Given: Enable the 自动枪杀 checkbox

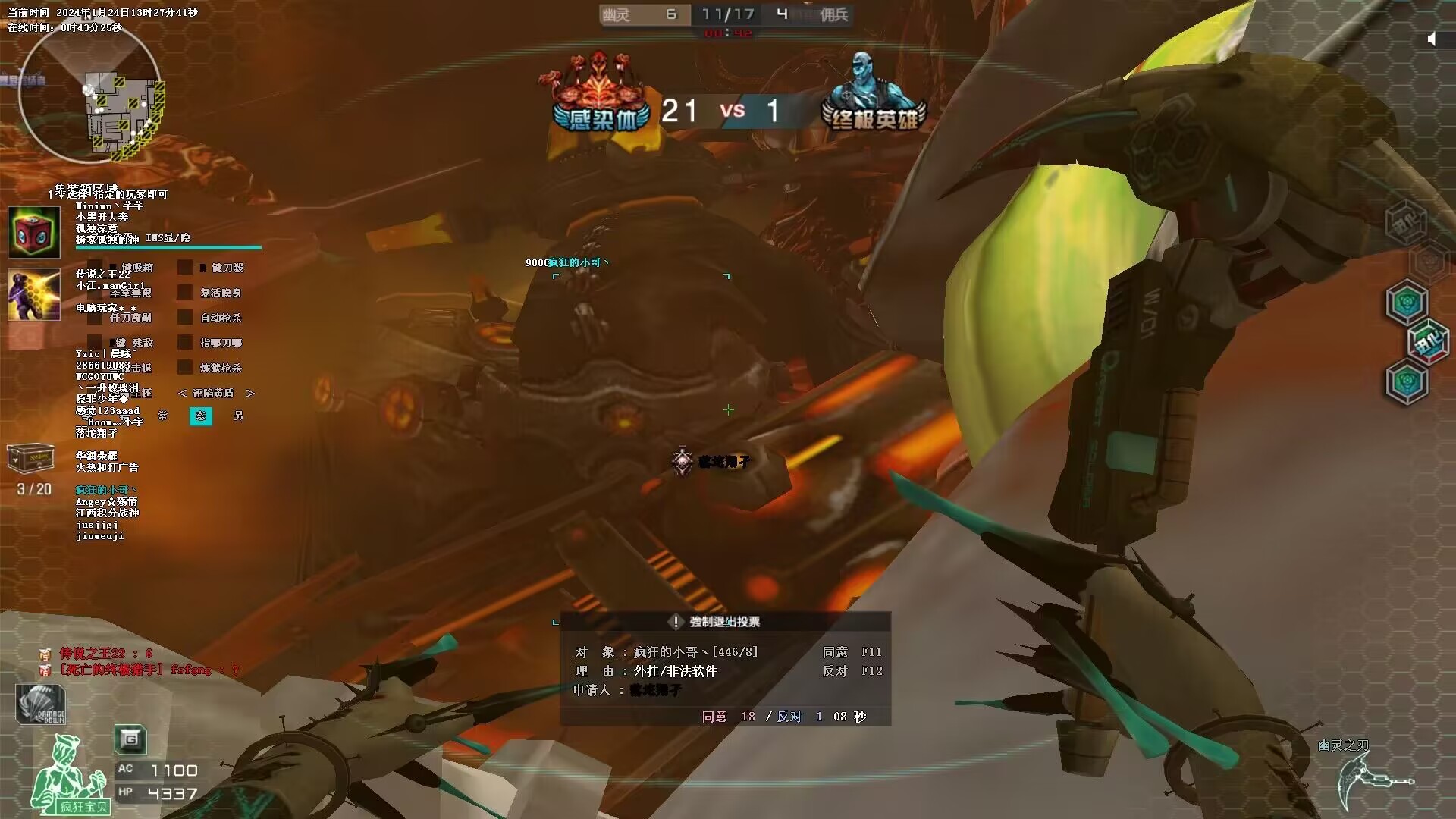Looking at the screenshot, I should click(185, 318).
